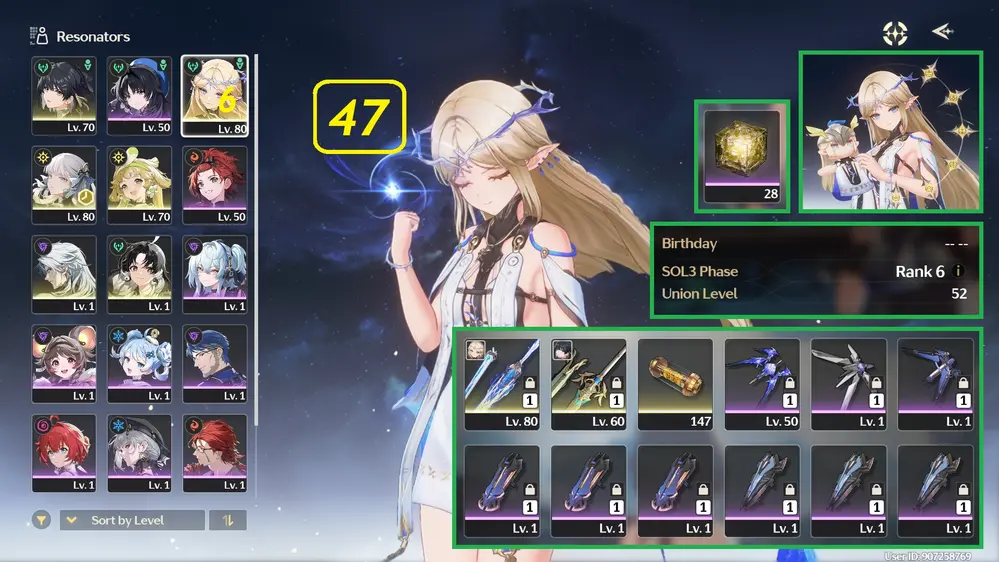Go back using the top-right arrow

(942, 32)
